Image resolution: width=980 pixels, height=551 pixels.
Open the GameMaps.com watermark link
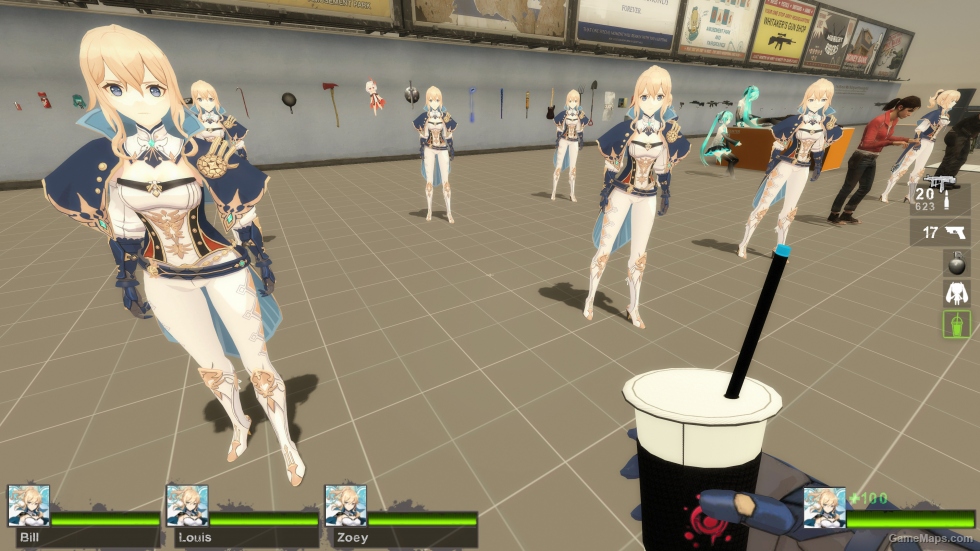point(932,538)
